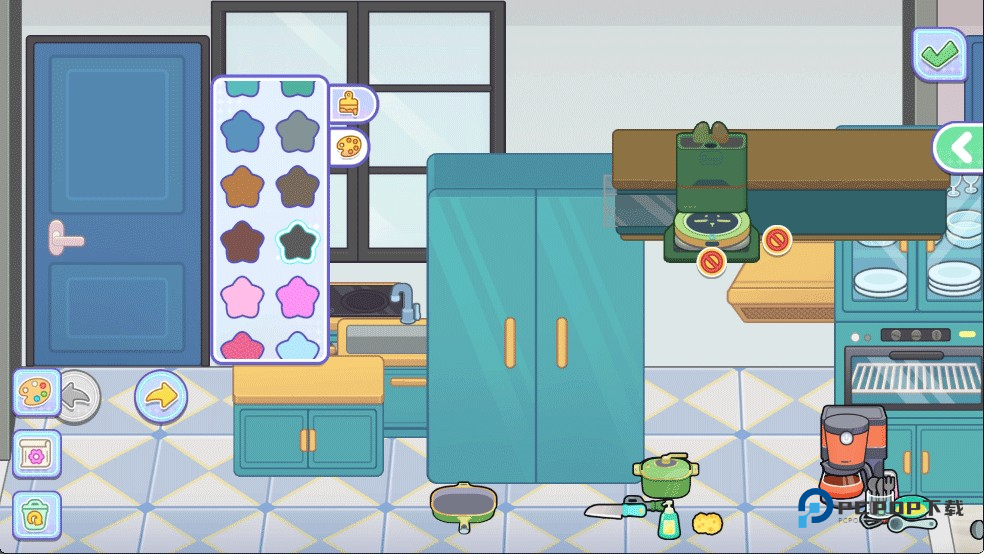
Task: Switch to the color palette tab
Action: coord(349,148)
